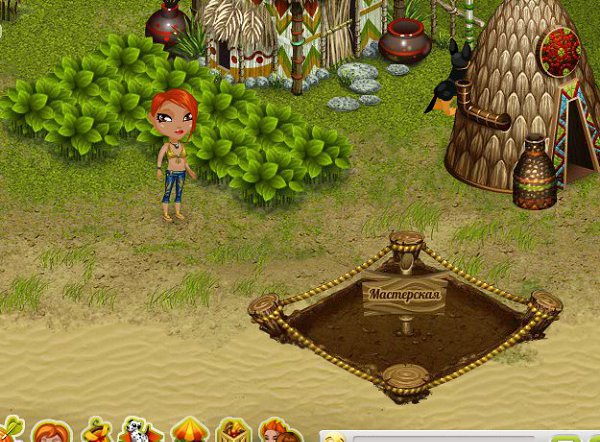The width and height of the screenshot is (600, 442).
Task: Open the dalmatian pet icon
Action: (x=135, y=432)
